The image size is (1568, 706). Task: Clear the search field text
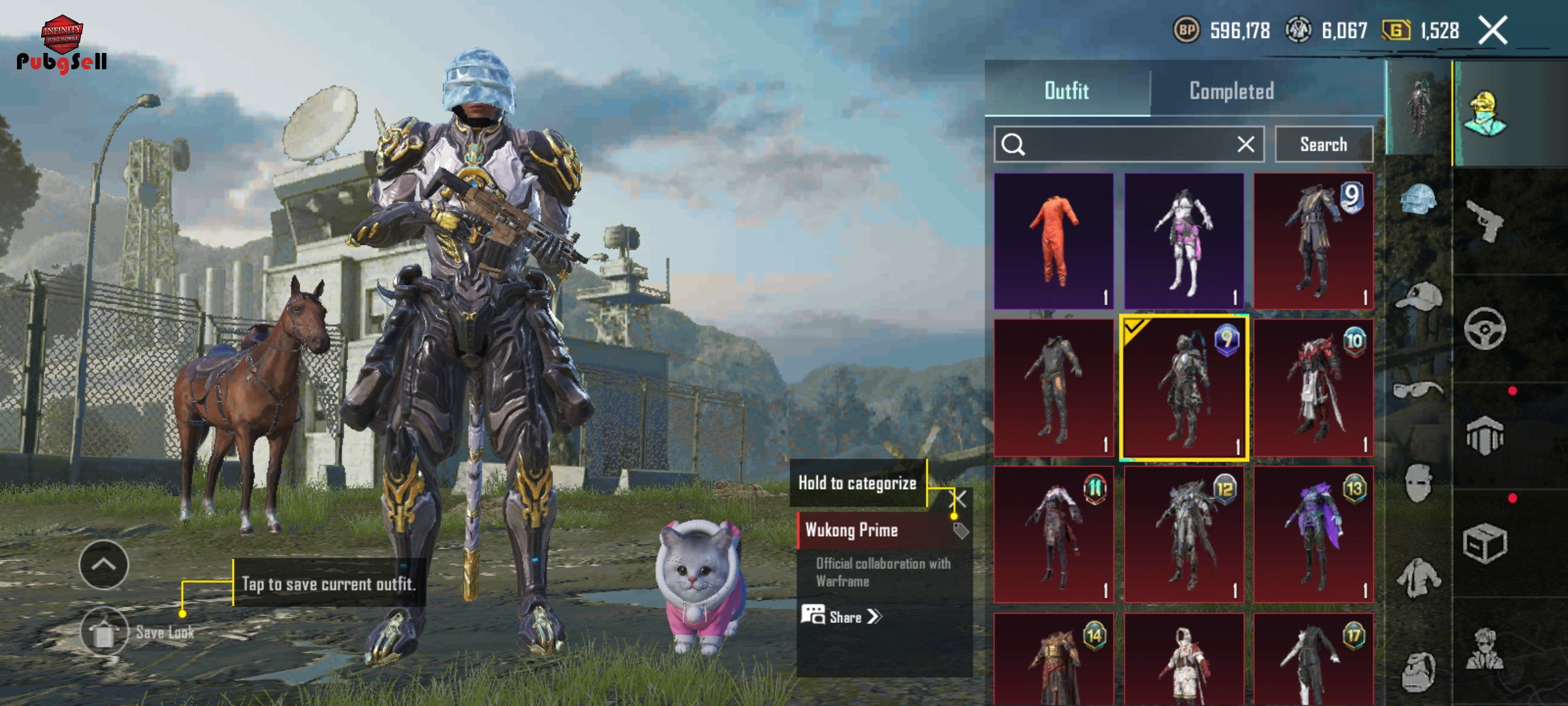pyautogui.click(x=1246, y=144)
